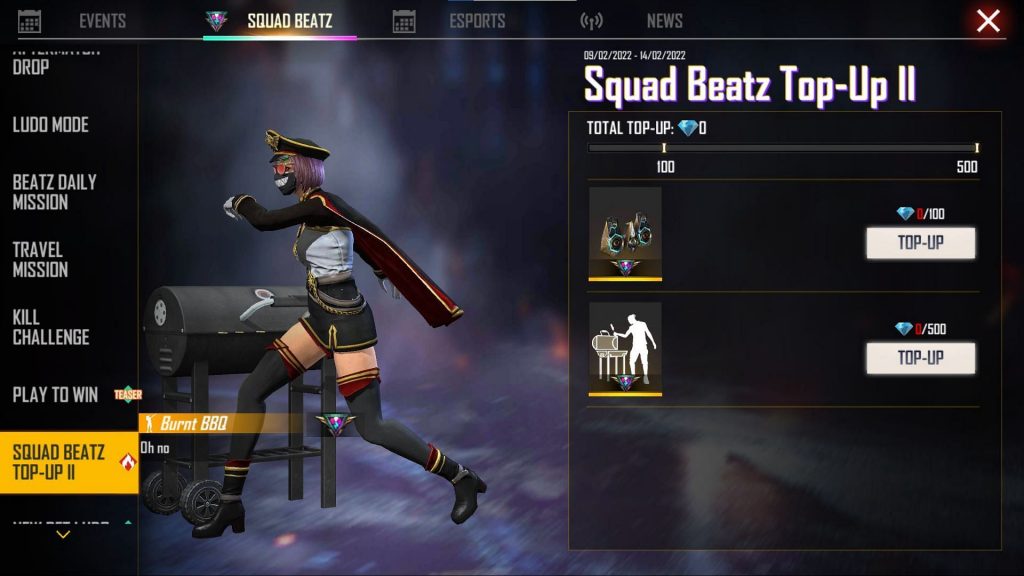The width and height of the screenshot is (1024, 576).
Task: Open the Beatz Daily Mission entry
Action: coord(55,192)
